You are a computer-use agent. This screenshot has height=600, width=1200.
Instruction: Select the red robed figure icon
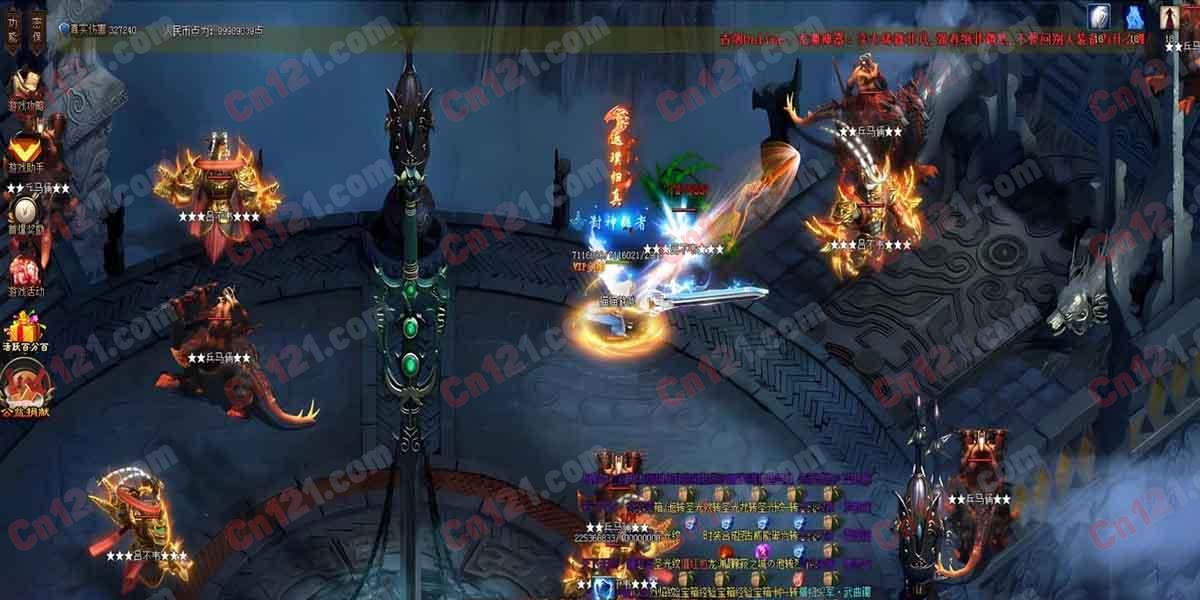pos(1170,16)
